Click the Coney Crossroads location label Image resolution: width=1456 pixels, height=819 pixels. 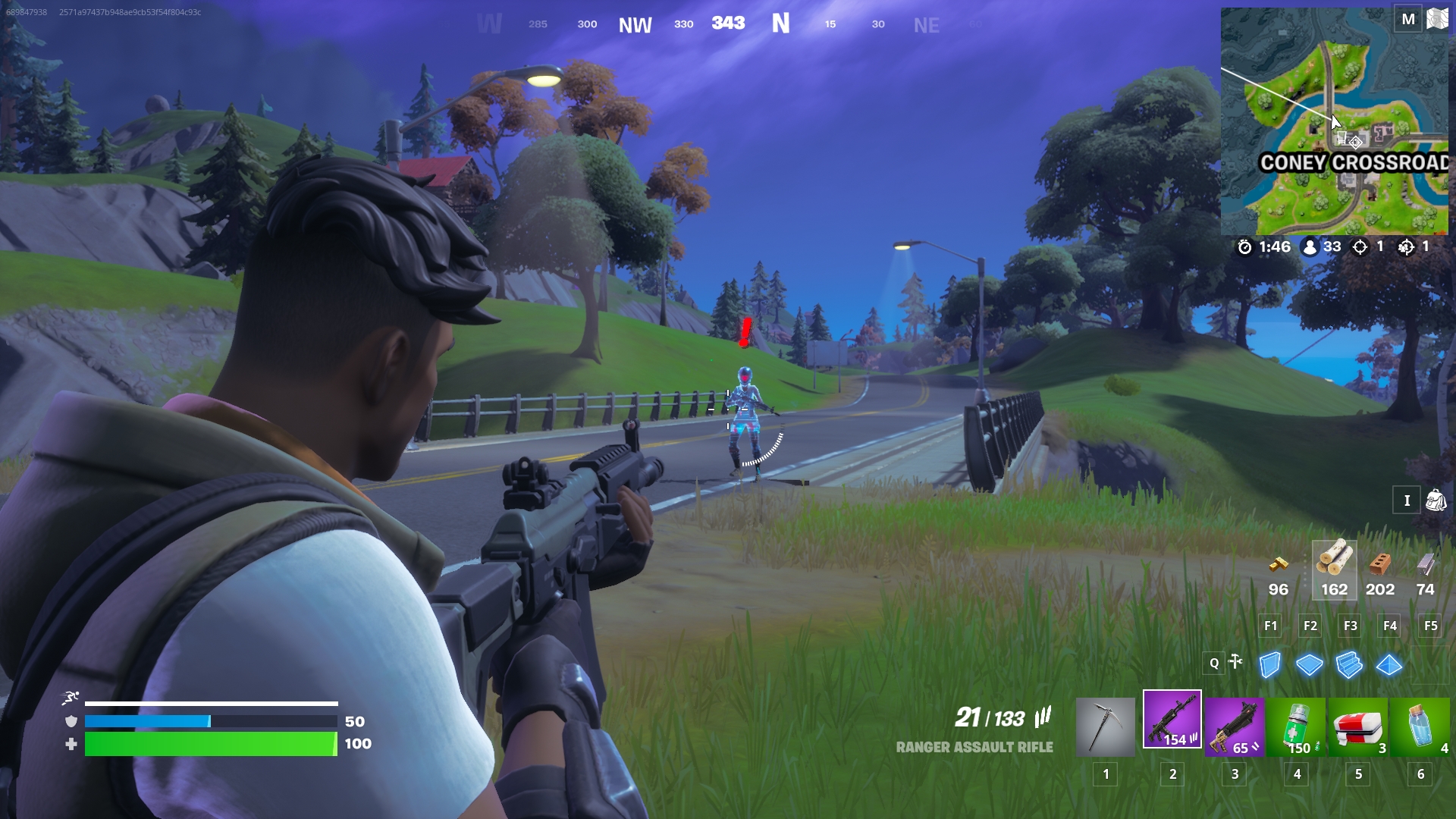coord(1357,161)
